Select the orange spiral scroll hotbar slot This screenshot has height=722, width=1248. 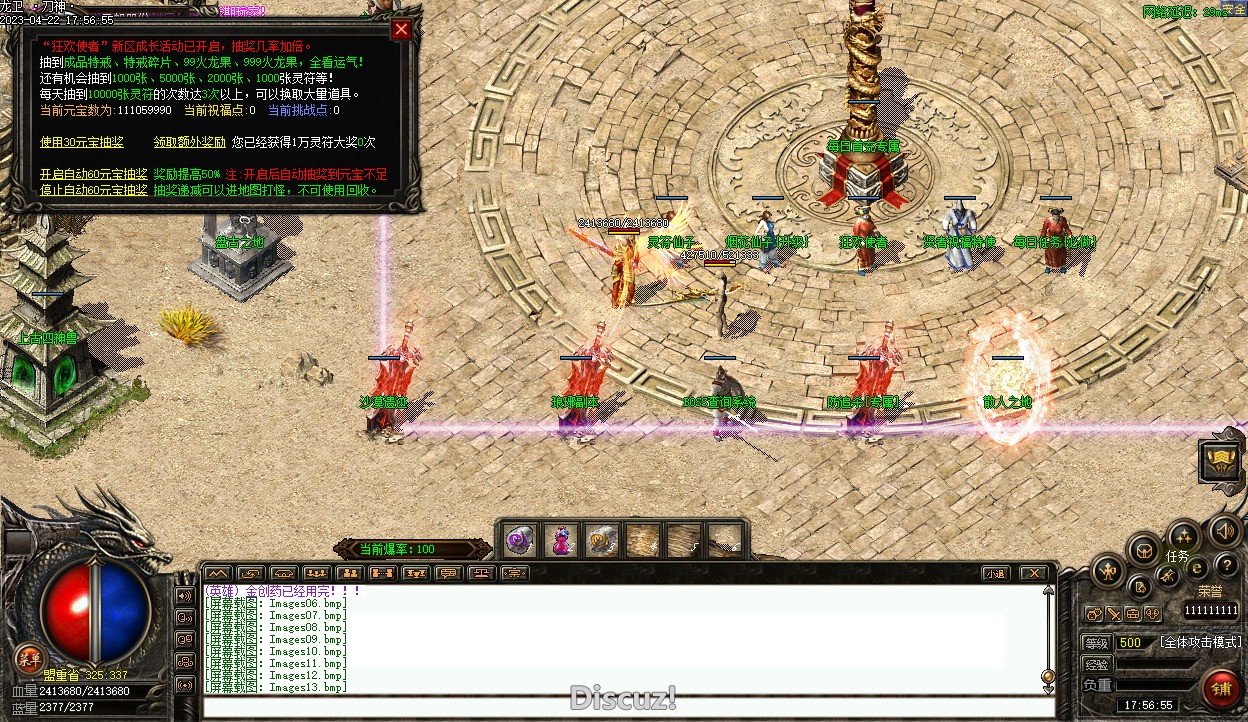[601, 541]
